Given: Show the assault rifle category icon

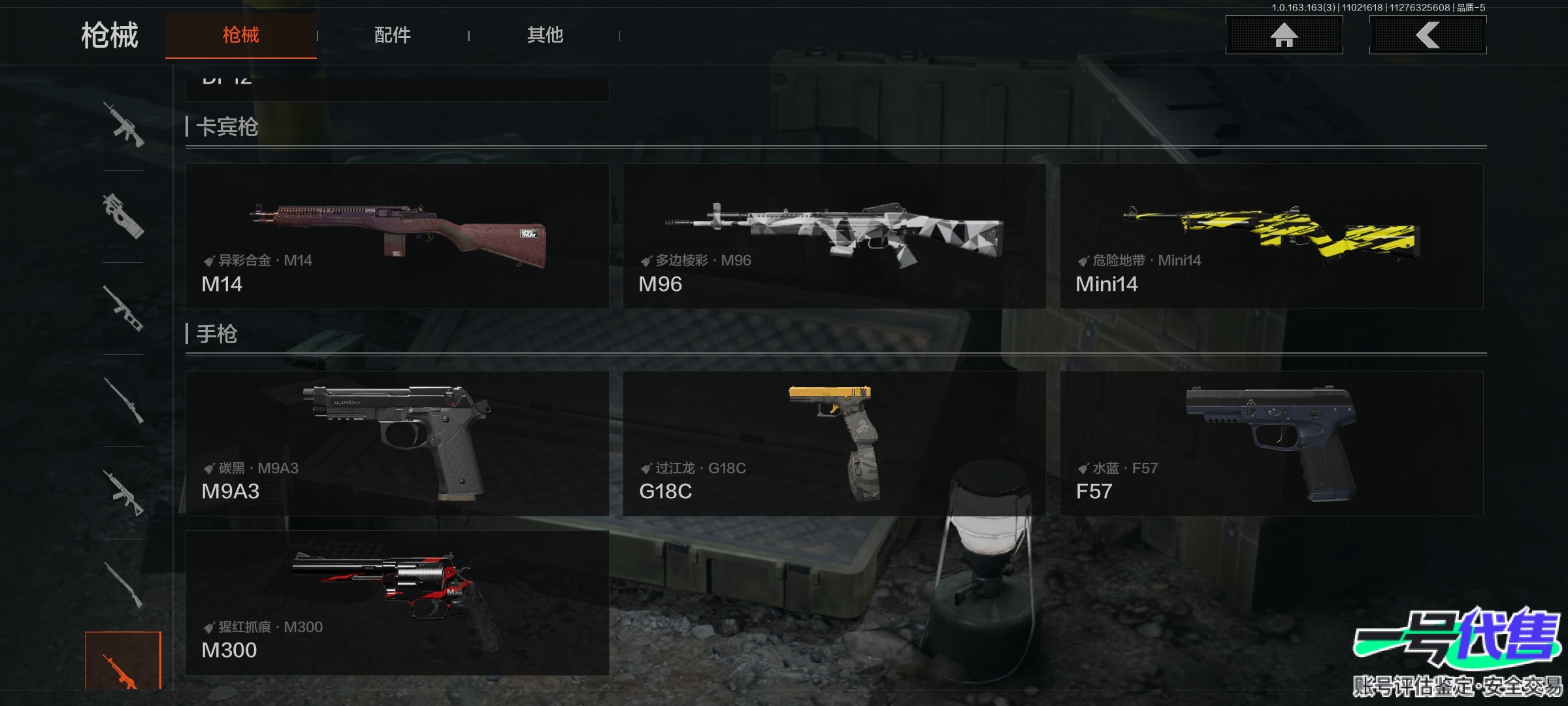Looking at the screenshot, I should [x=123, y=124].
